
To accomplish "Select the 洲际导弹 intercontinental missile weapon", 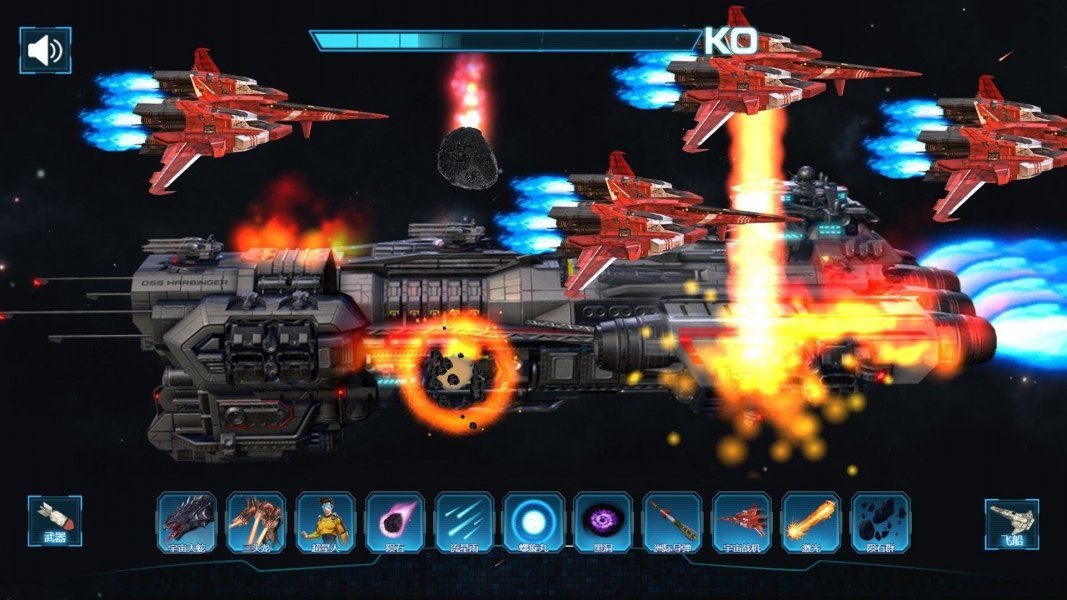I will click(x=672, y=522).
